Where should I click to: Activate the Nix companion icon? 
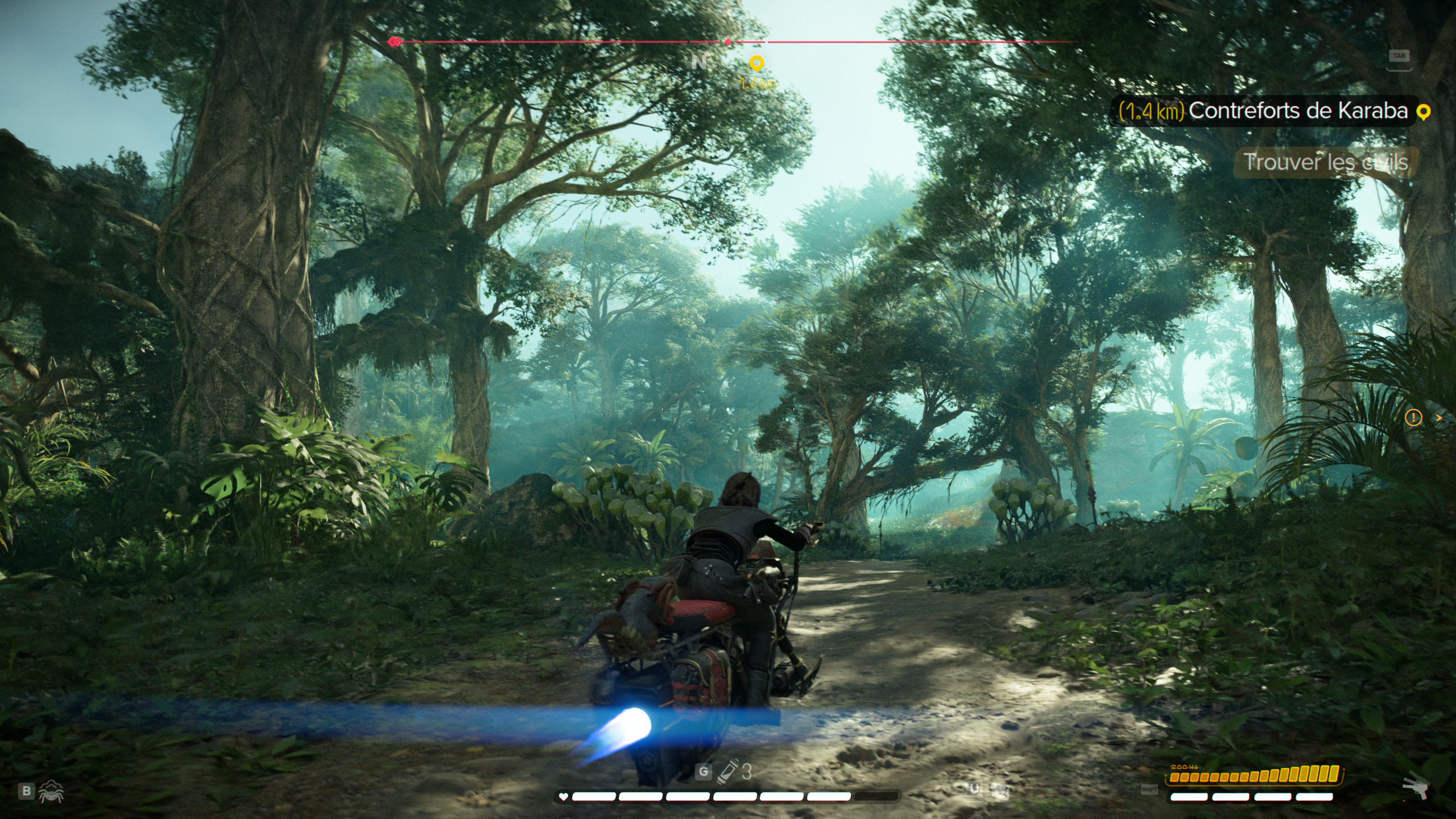click(x=52, y=791)
